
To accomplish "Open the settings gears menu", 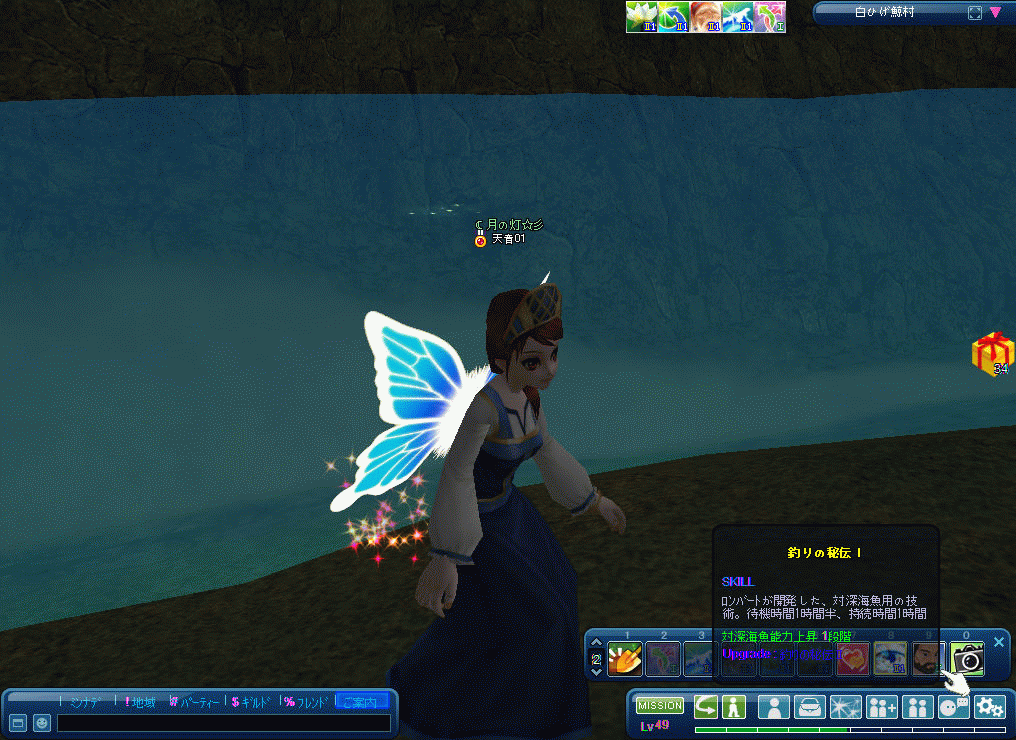I will coord(989,707).
